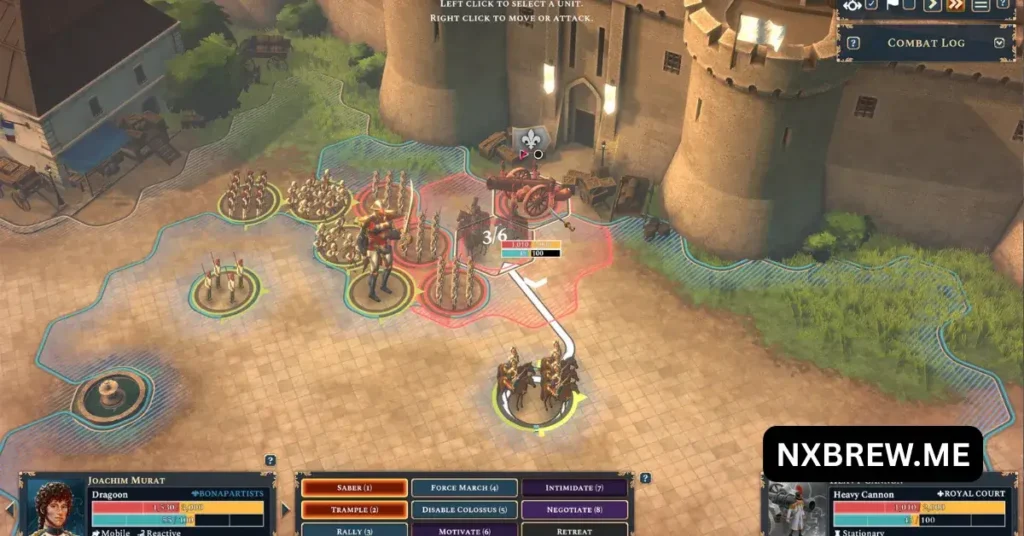Toggle the checkbox beside the camera-arrows icon

pos(871,6)
